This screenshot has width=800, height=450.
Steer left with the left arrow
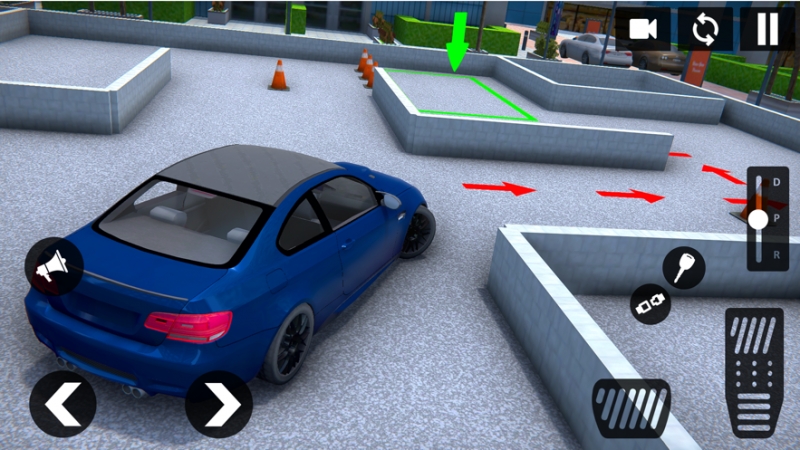(62, 404)
